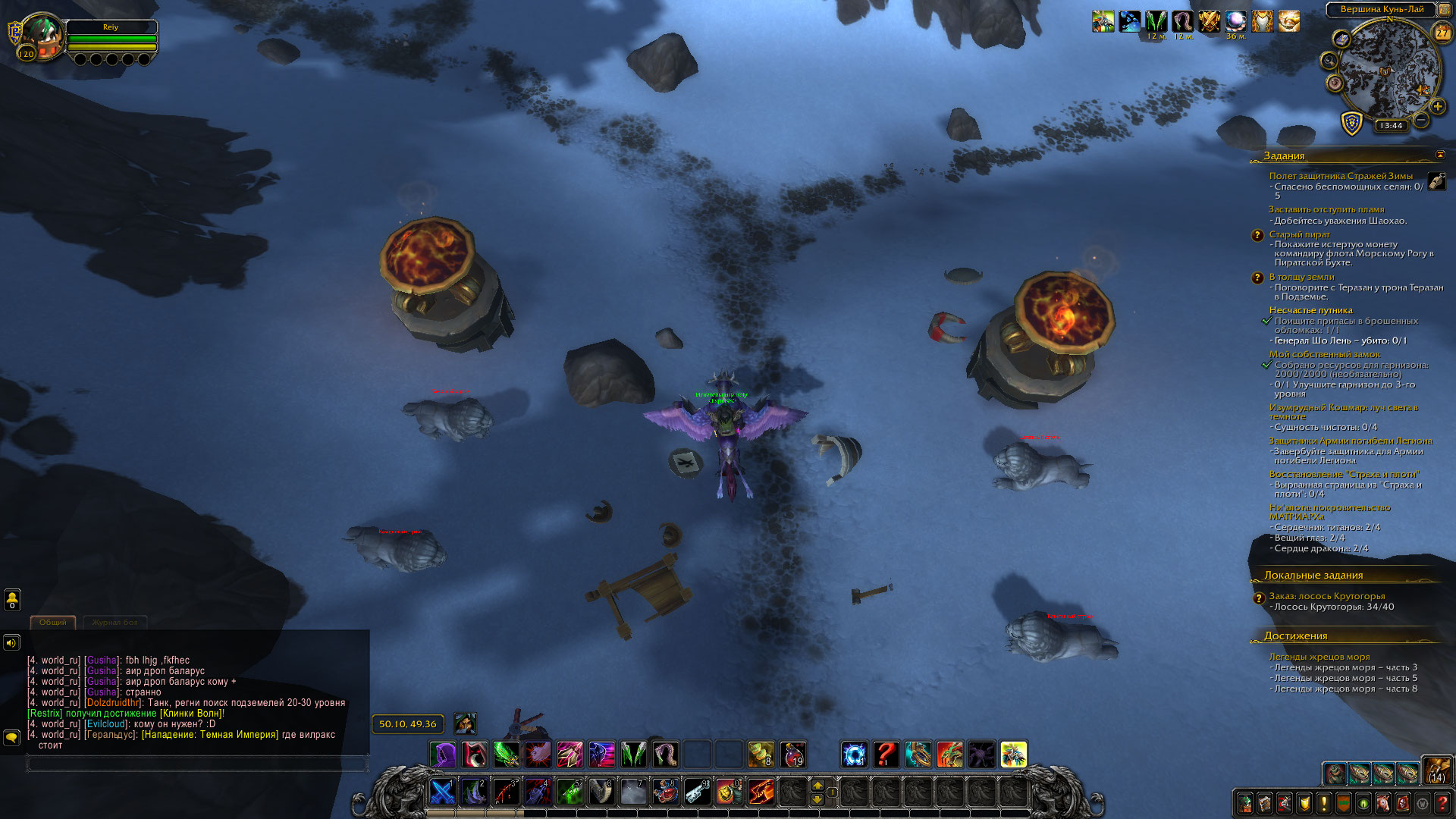The width and height of the screenshot is (1456, 819).
Task: Open the help red question mark micro button
Action: click(x=1442, y=802)
